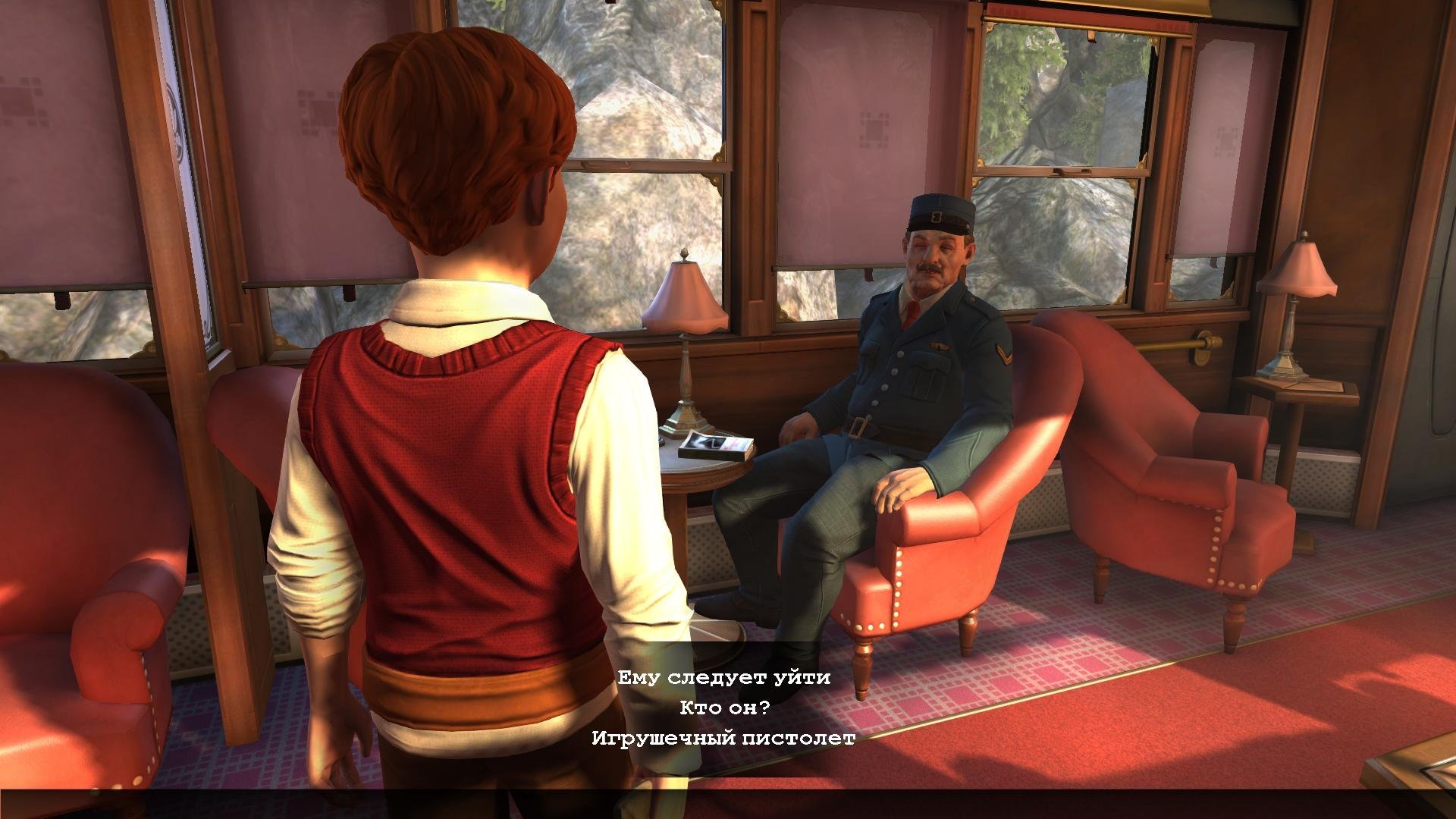Screen dimensions: 1456x819
Task: Pick the "Игрушечный пистолет" dialogue choice
Action: pyautogui.click(x=723, y=738)
